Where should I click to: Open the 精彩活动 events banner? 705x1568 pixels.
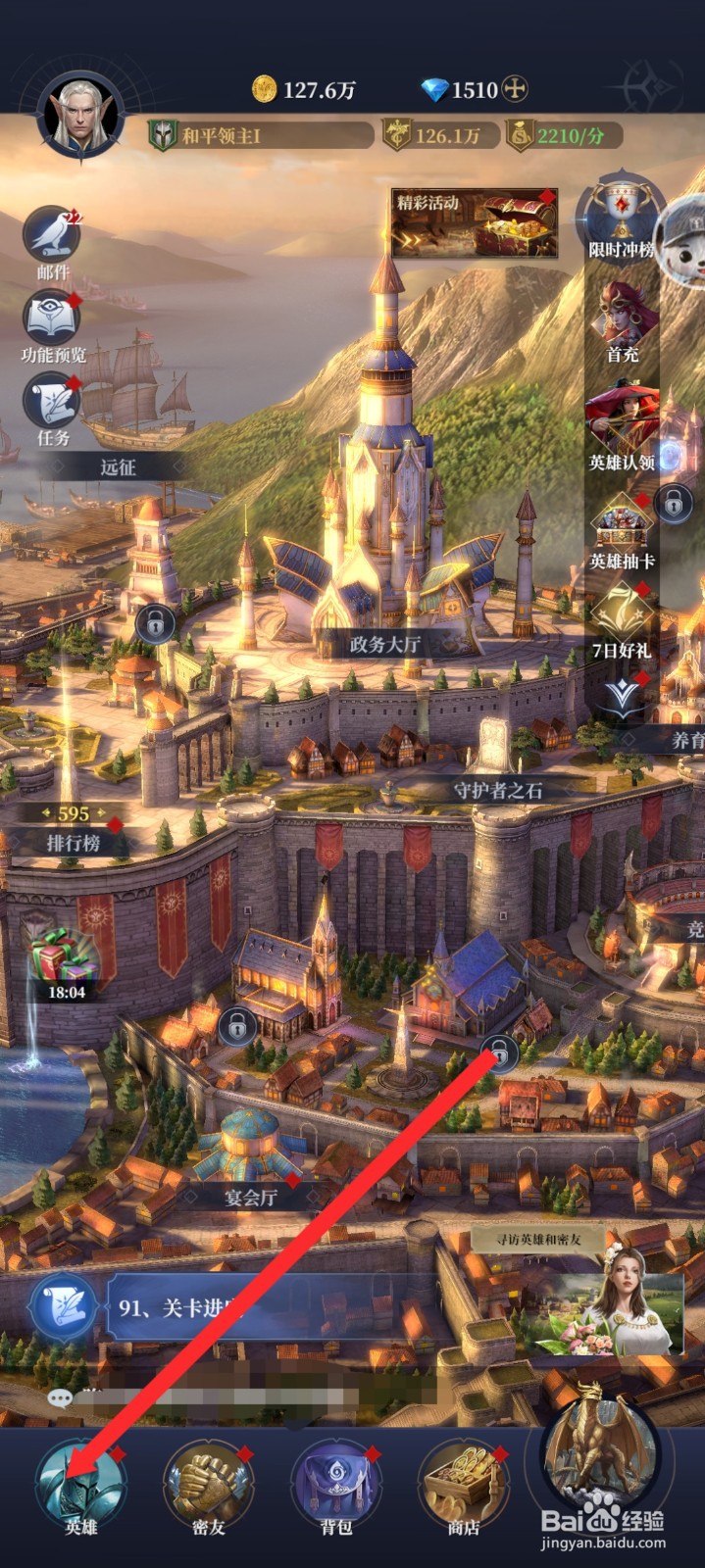[475, 224]
